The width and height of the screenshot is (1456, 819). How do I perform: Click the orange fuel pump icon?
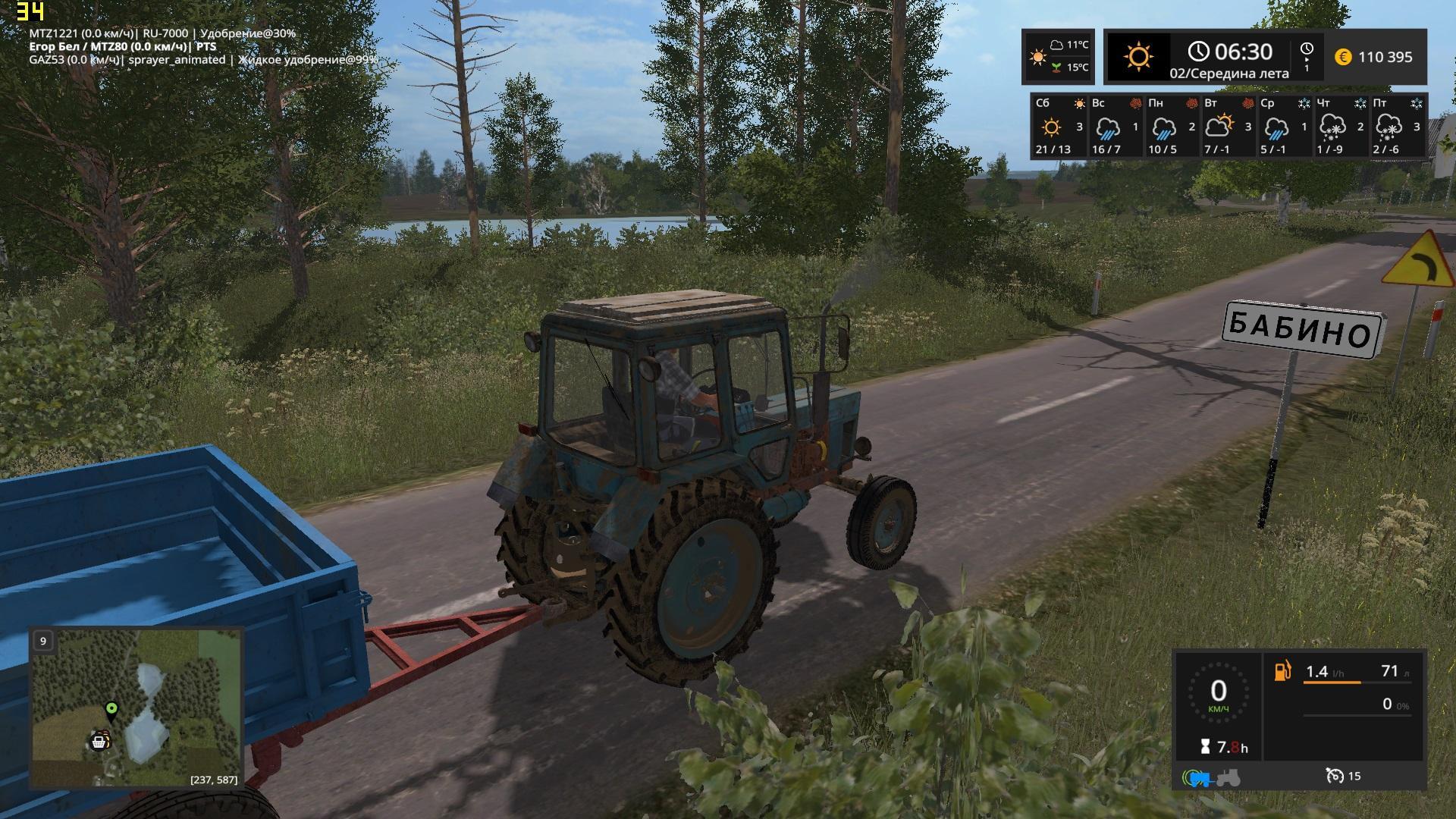click(1282, 670)
